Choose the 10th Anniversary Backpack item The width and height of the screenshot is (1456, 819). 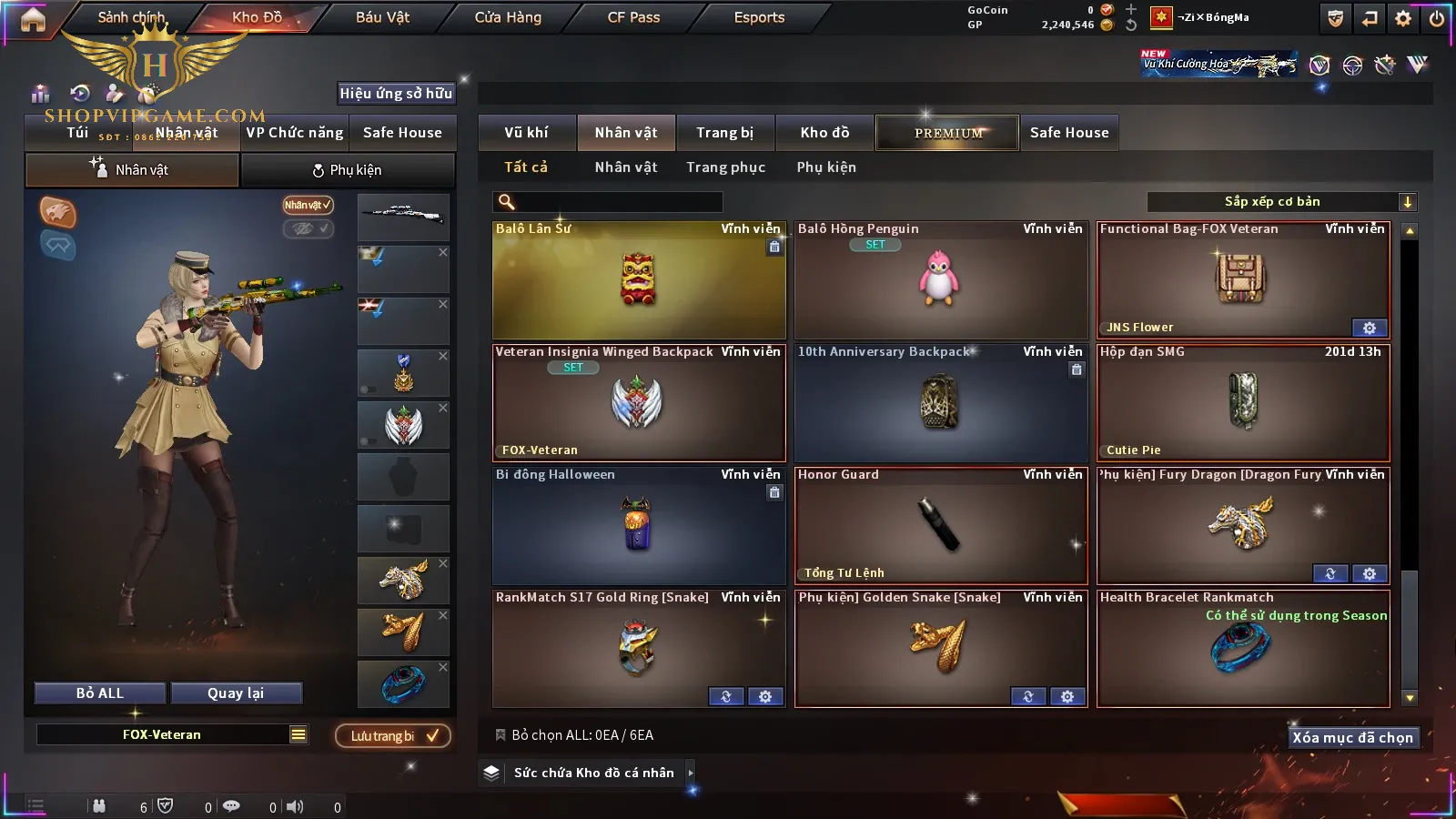point(940,403)
